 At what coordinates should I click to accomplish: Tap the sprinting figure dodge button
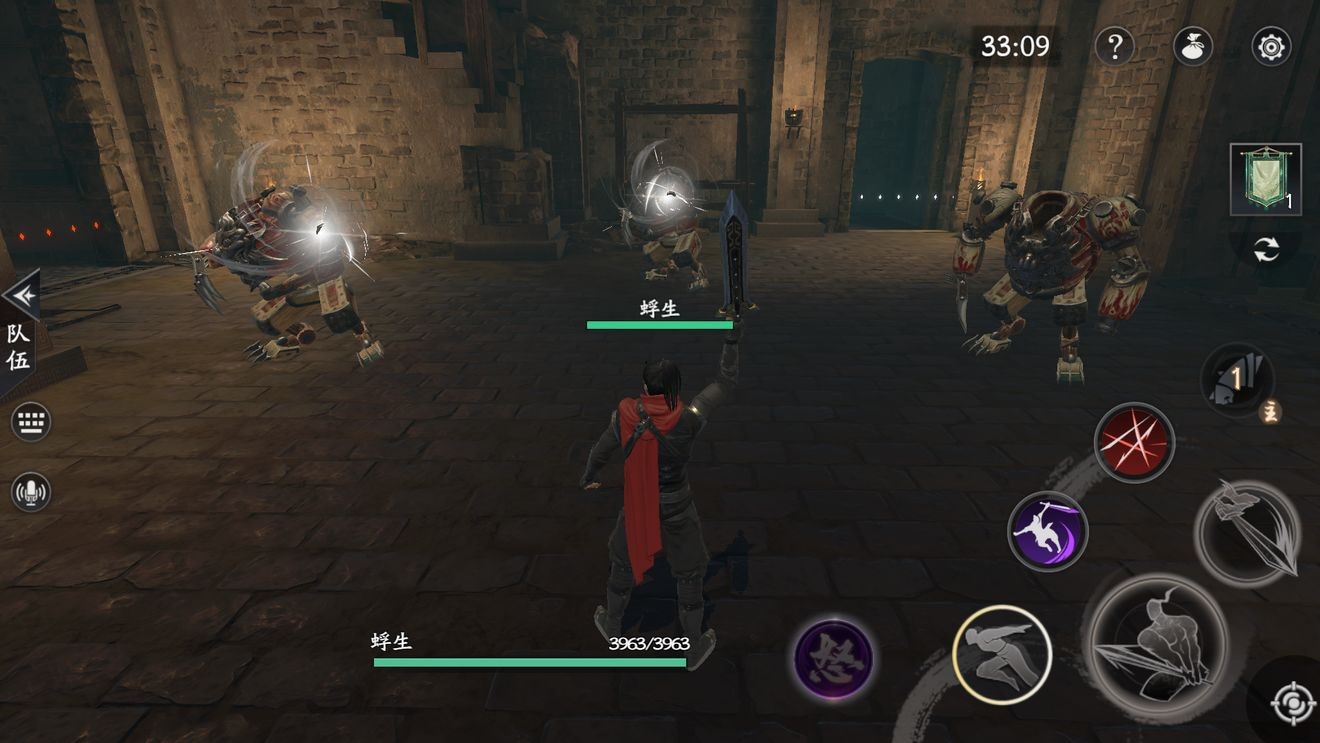(x=1001, y=655)
